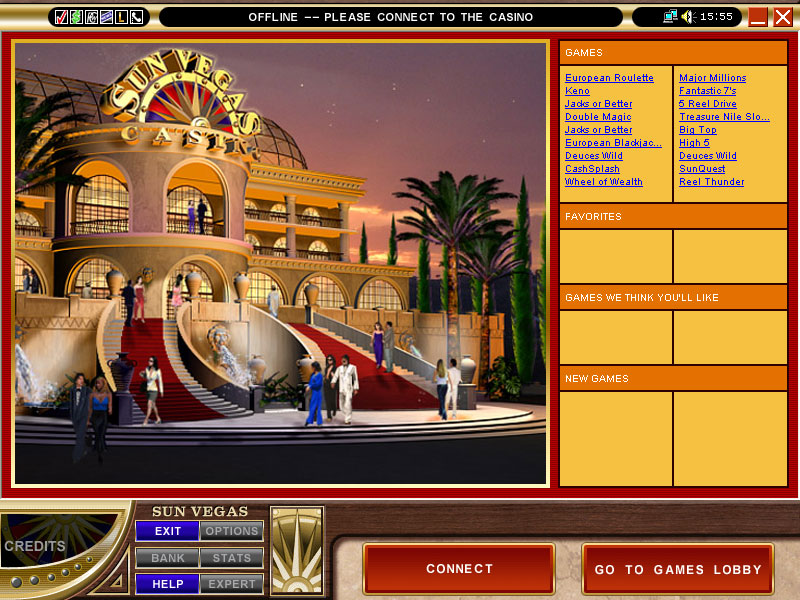The height and width of the screenshot is (600, 800).
Task: Select the Double Magic game link
Action: (x=598, y=117)
